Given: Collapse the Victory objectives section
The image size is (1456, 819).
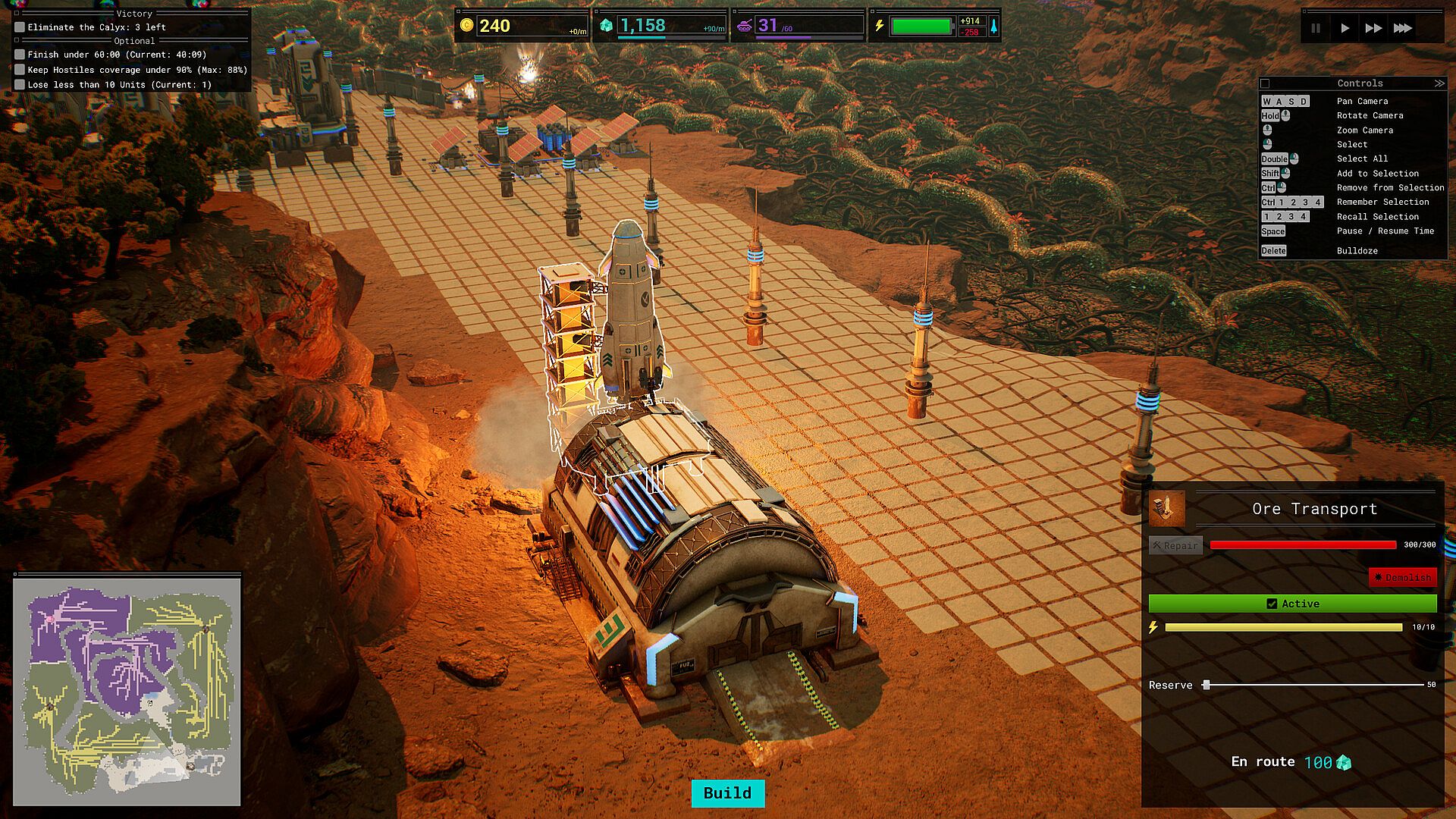Looking at the screenshot, I should click(x=17, y=14).
